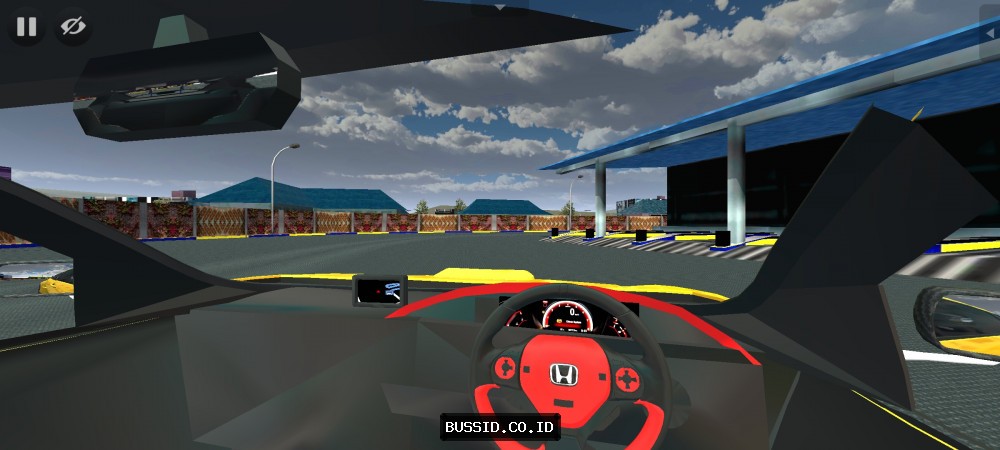Toggle the crossed-eye hide-interface button

pyautogui.click(x=72, y=27)
